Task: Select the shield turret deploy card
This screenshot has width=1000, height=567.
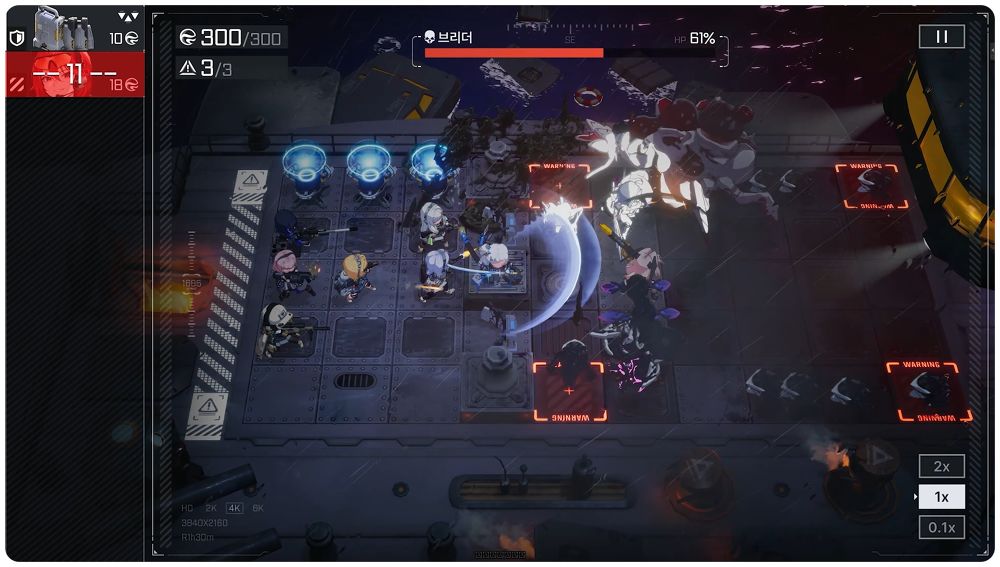Action: [x=74, y=29]
